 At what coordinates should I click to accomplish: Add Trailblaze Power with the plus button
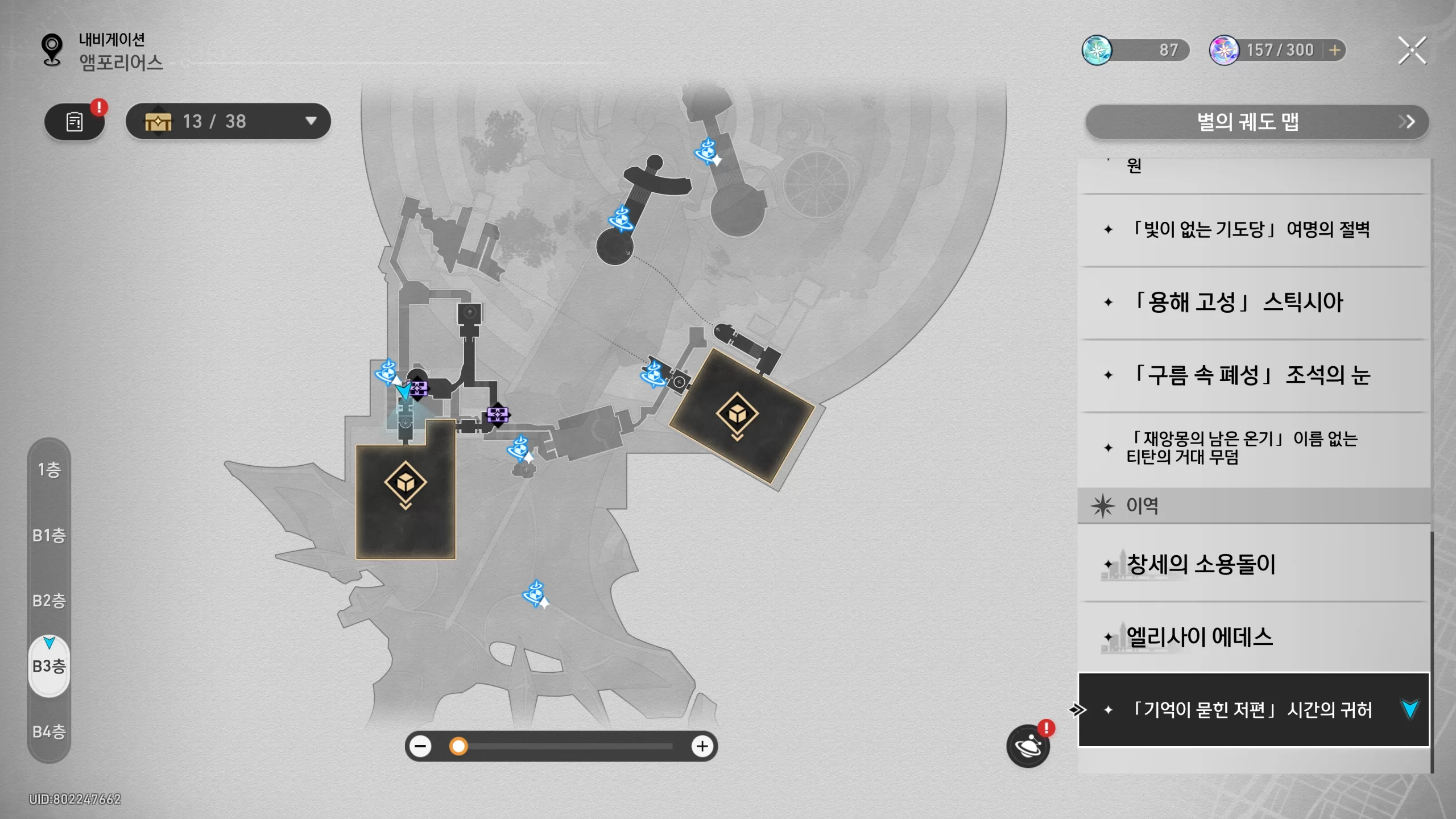pos(1334,51)
